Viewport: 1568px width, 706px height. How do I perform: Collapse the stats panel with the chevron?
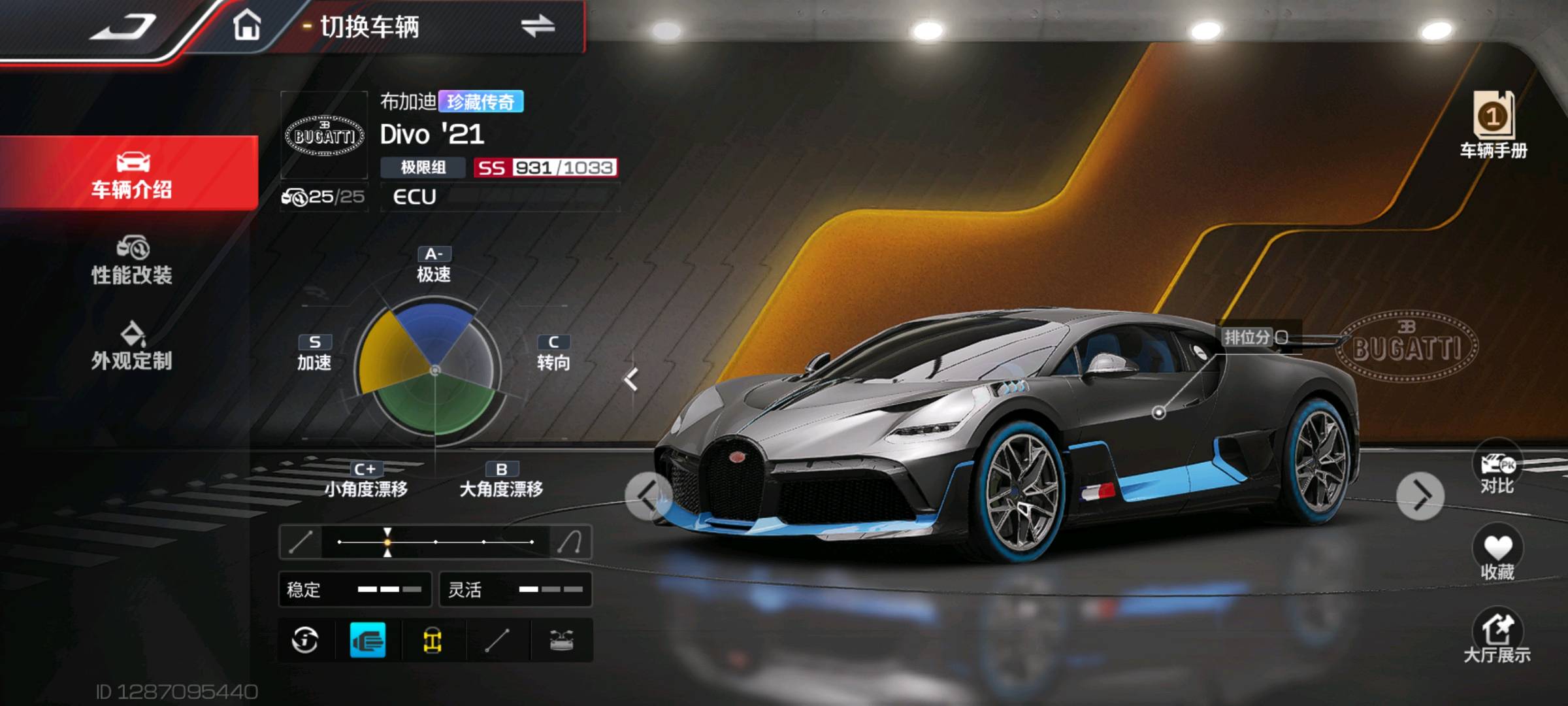630,379
